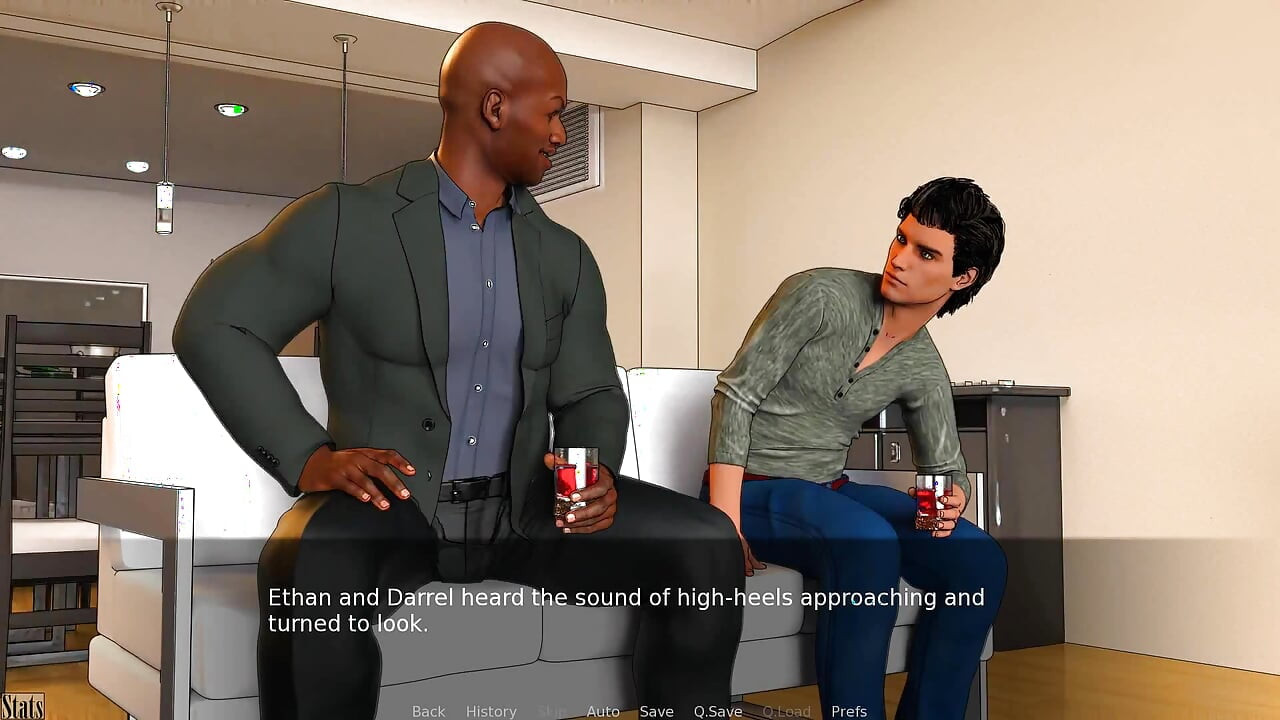The height and width of the screenshot is (720, 1280).
Task: Open the Save game screen
Action: [x=656, y=711]
